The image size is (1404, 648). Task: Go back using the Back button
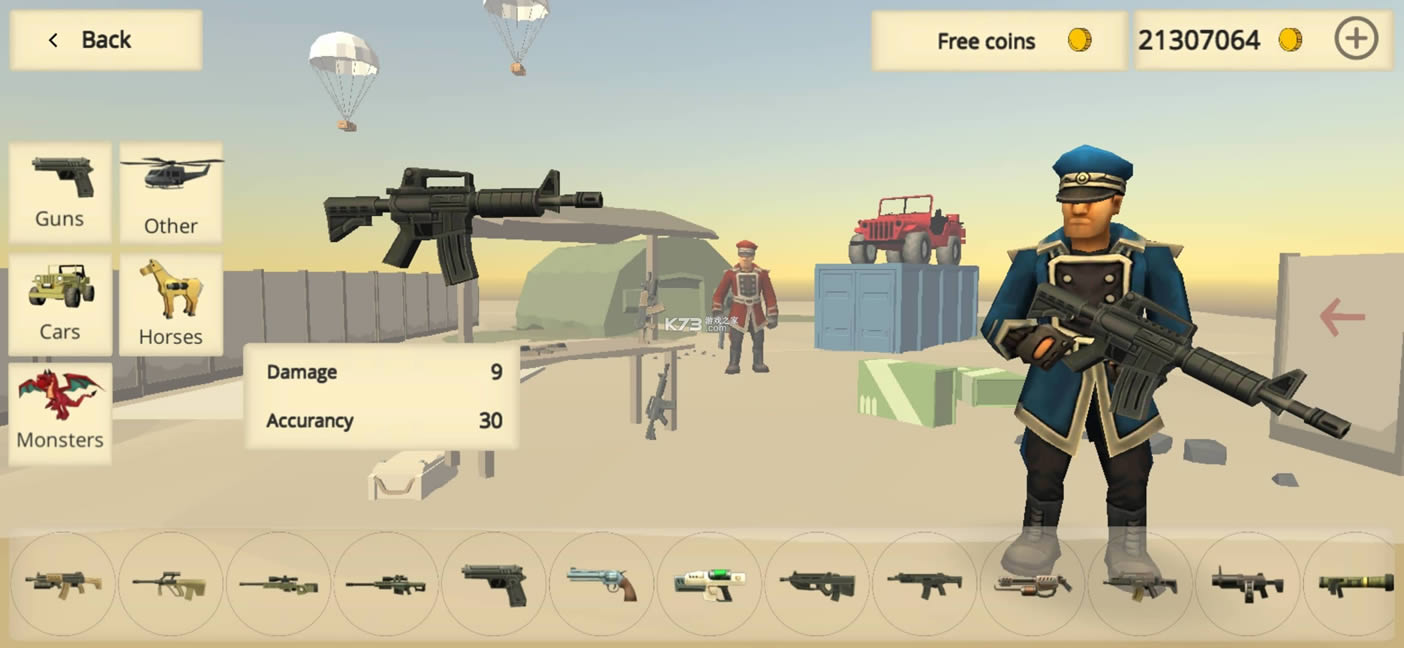coord(105,40)
